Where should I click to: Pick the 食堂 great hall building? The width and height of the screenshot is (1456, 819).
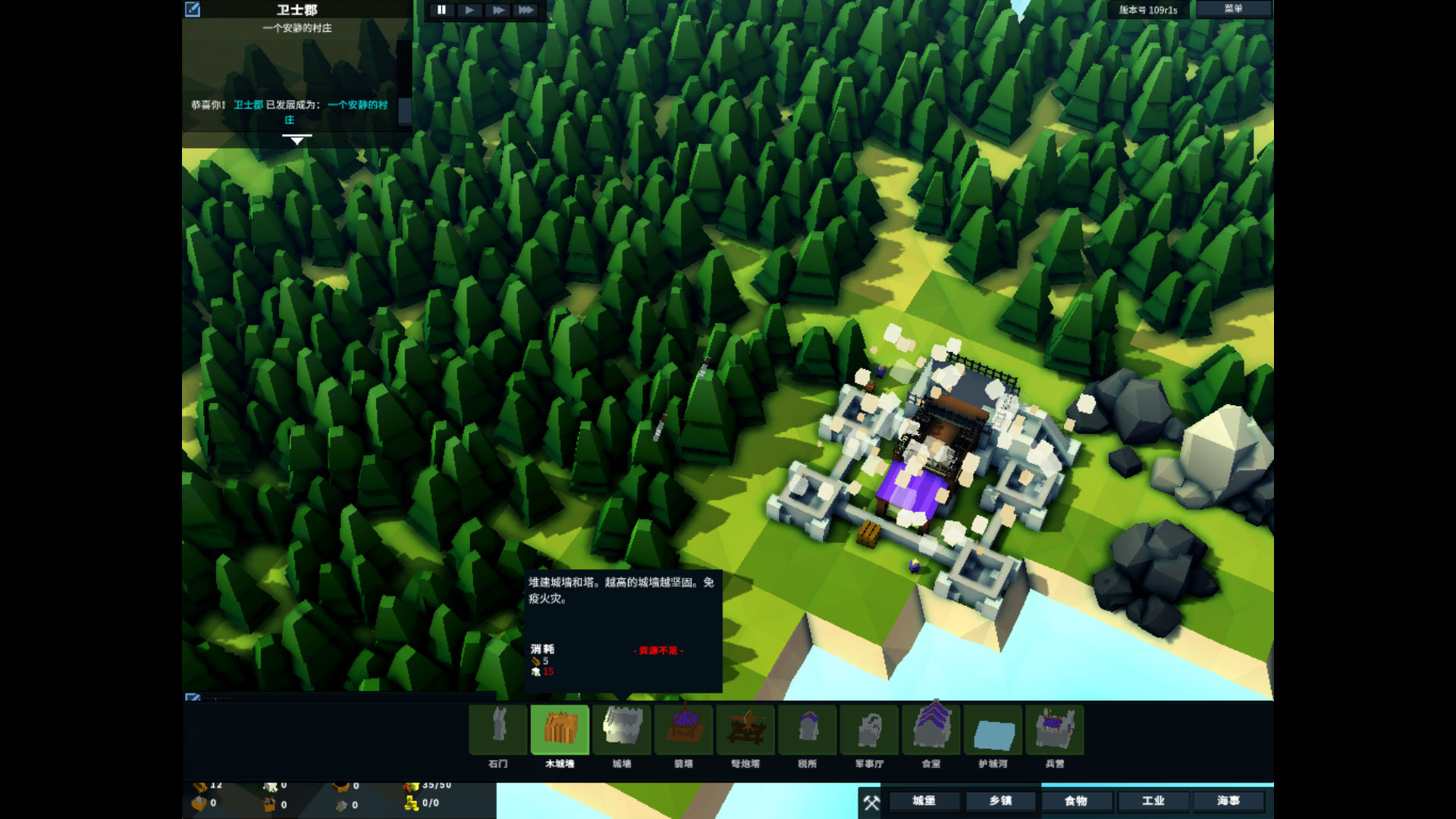pos(931,730)
